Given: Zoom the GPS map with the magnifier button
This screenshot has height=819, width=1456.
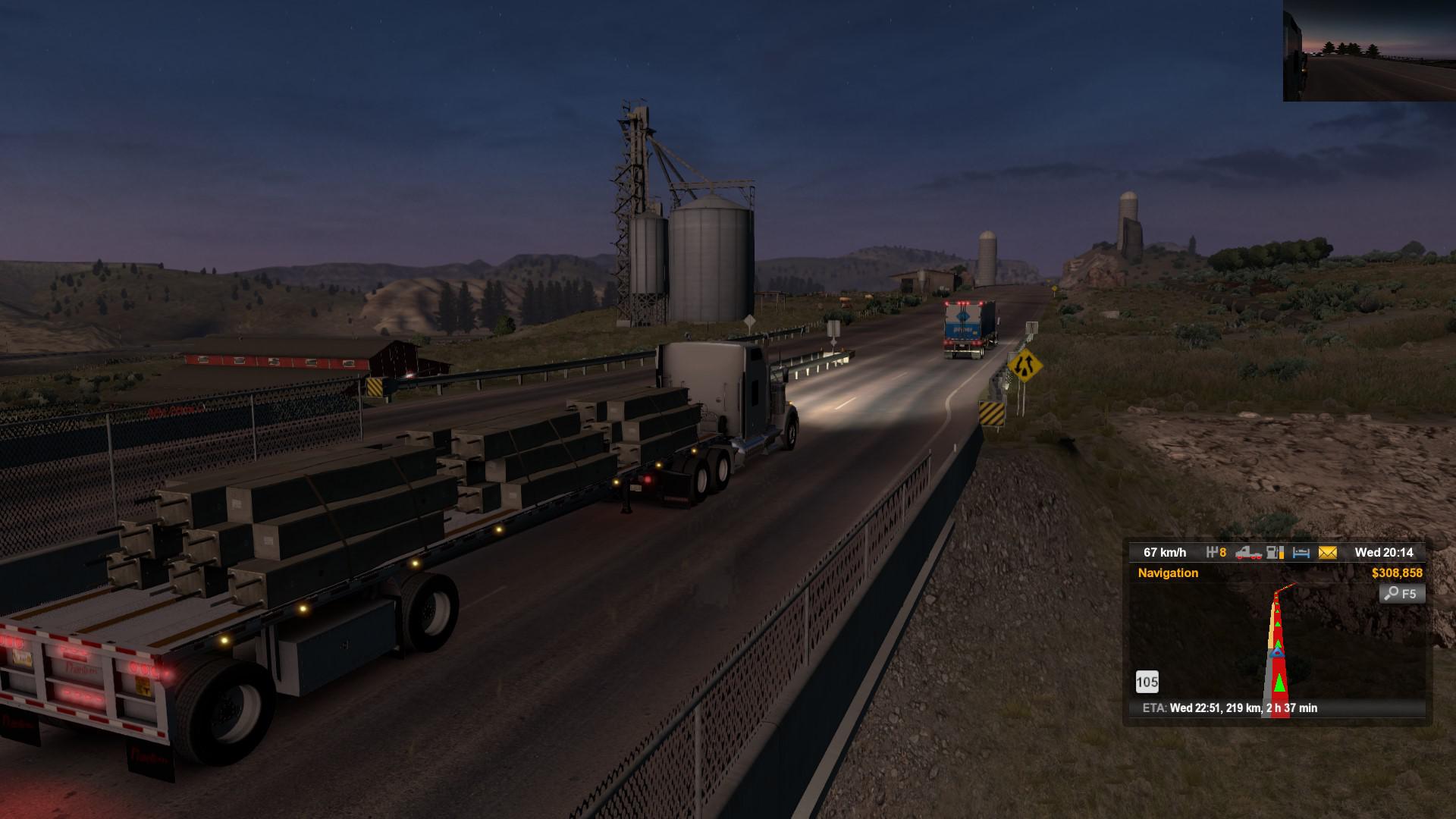Looking at the screenshot, I should [1402, 594].
